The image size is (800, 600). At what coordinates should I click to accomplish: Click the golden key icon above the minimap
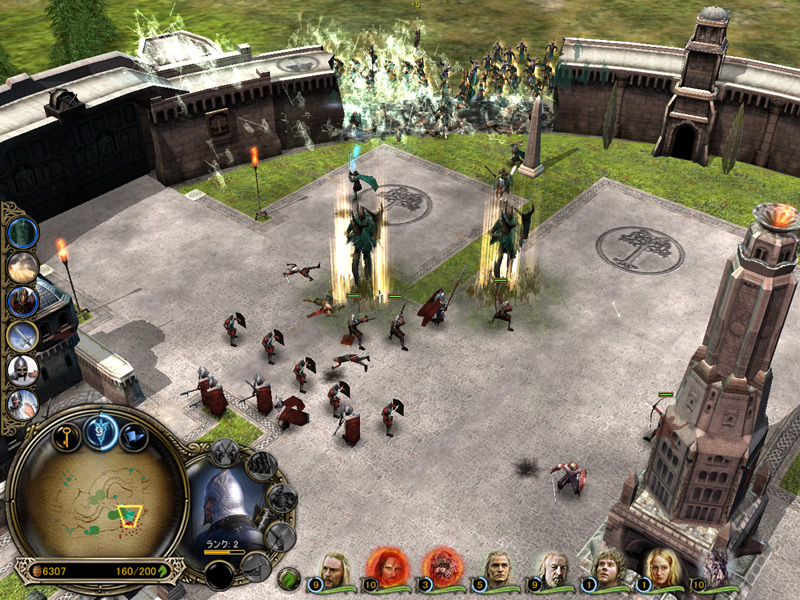[x=66, y=437]
